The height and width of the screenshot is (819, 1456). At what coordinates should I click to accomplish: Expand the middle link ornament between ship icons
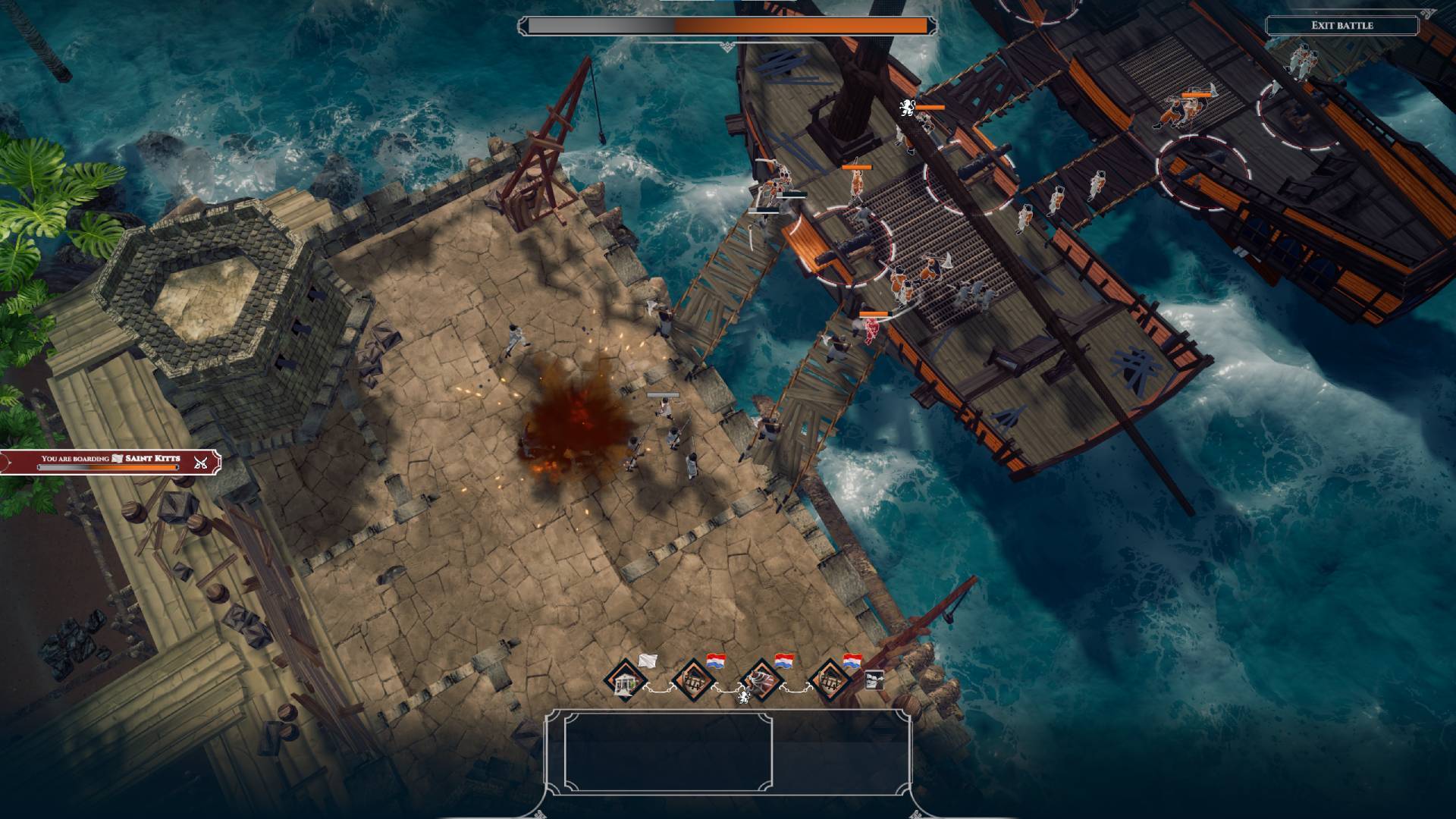(x=727, y=689)
